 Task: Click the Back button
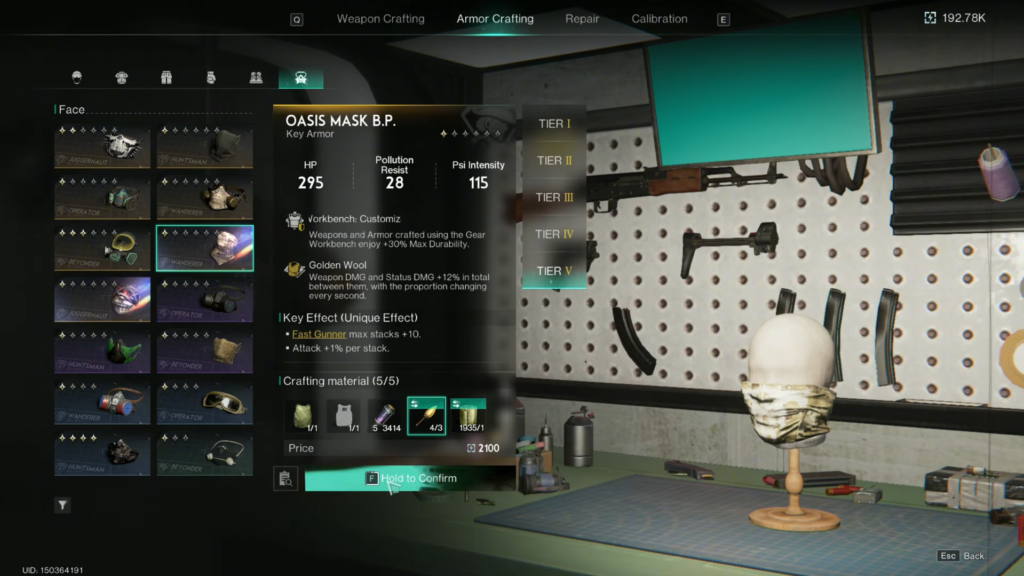962,556
